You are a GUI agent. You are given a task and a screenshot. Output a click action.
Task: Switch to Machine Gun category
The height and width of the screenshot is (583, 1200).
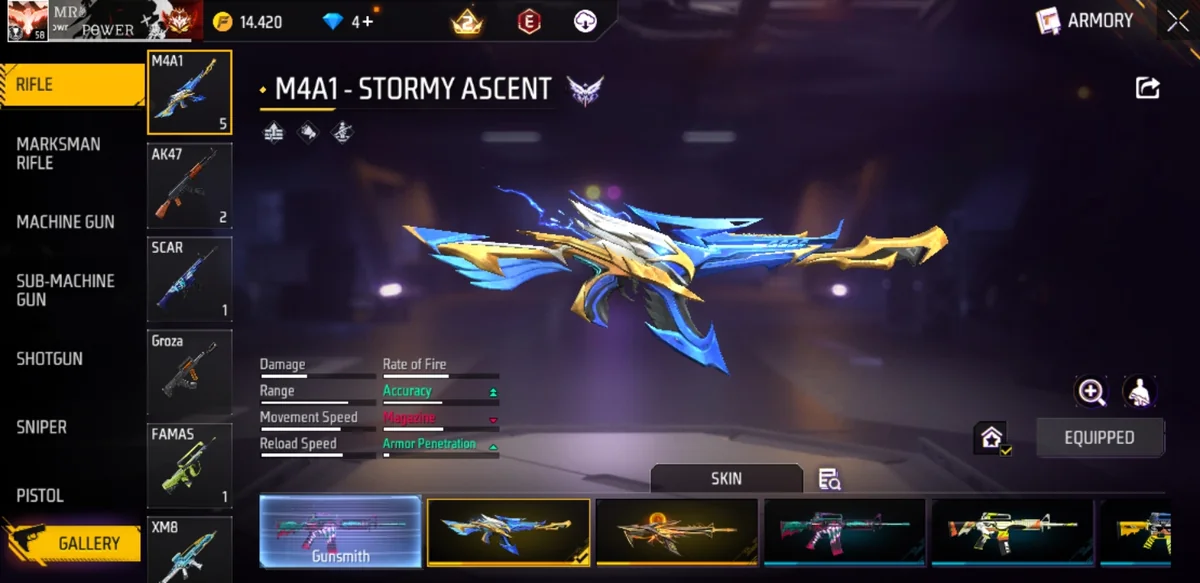click(65, 222)
